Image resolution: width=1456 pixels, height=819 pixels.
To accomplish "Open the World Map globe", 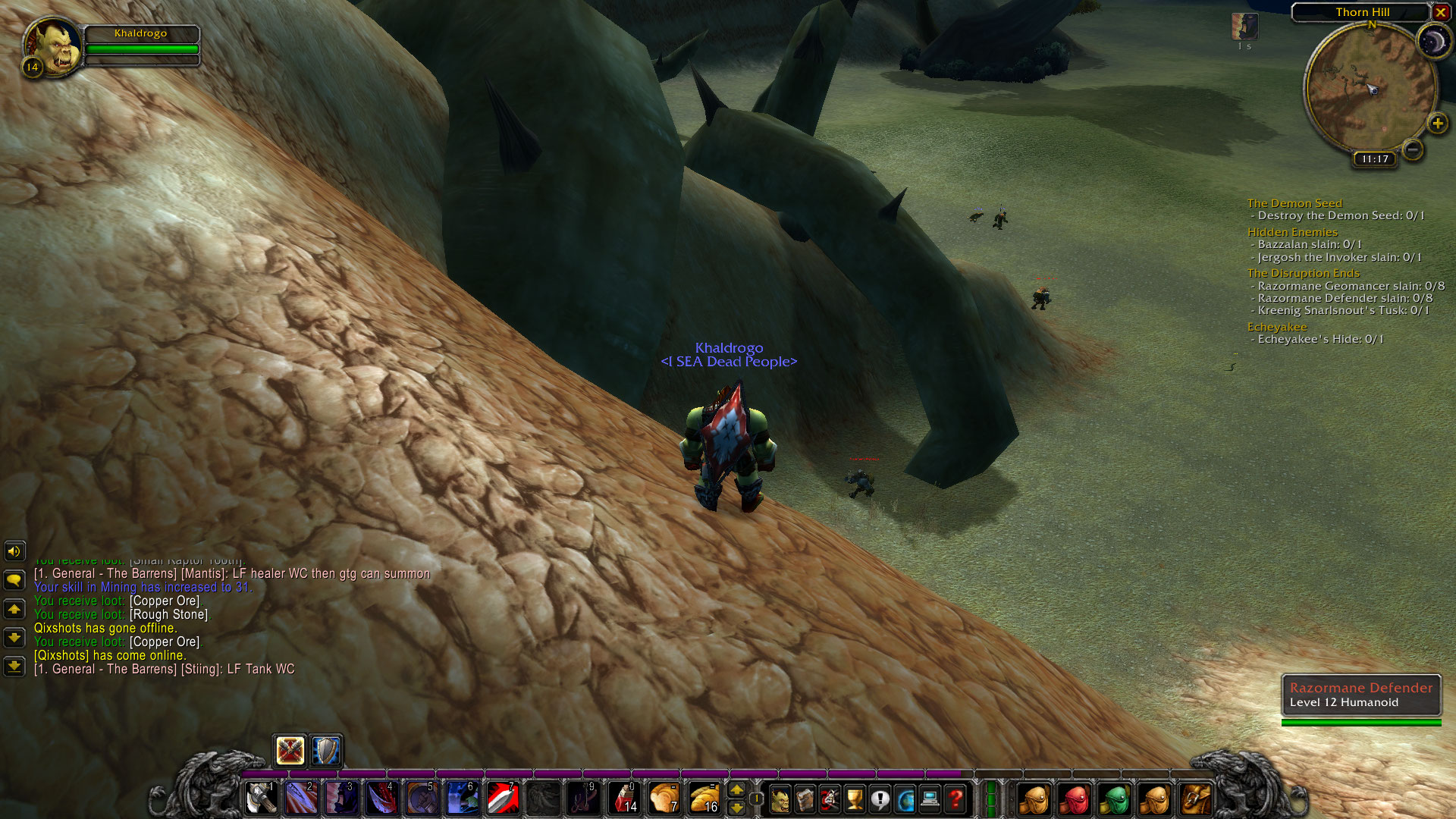I will 904,799.
